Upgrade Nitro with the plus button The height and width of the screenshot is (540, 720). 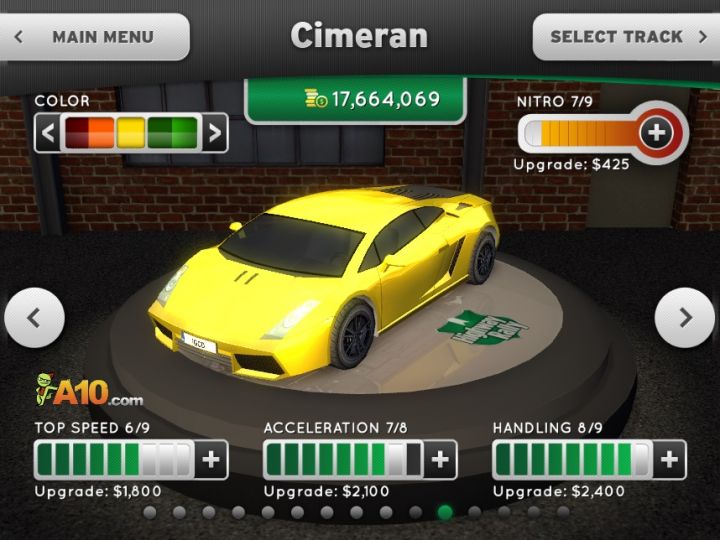coord(656,132)
